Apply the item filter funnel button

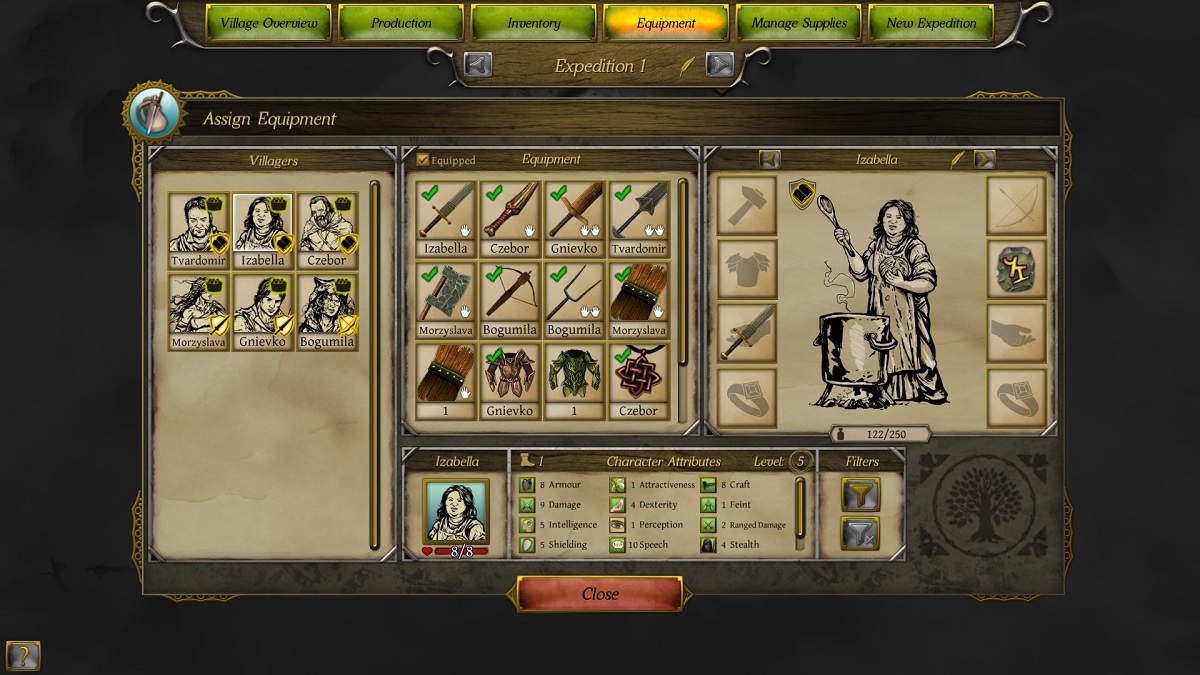click(860, 494)
